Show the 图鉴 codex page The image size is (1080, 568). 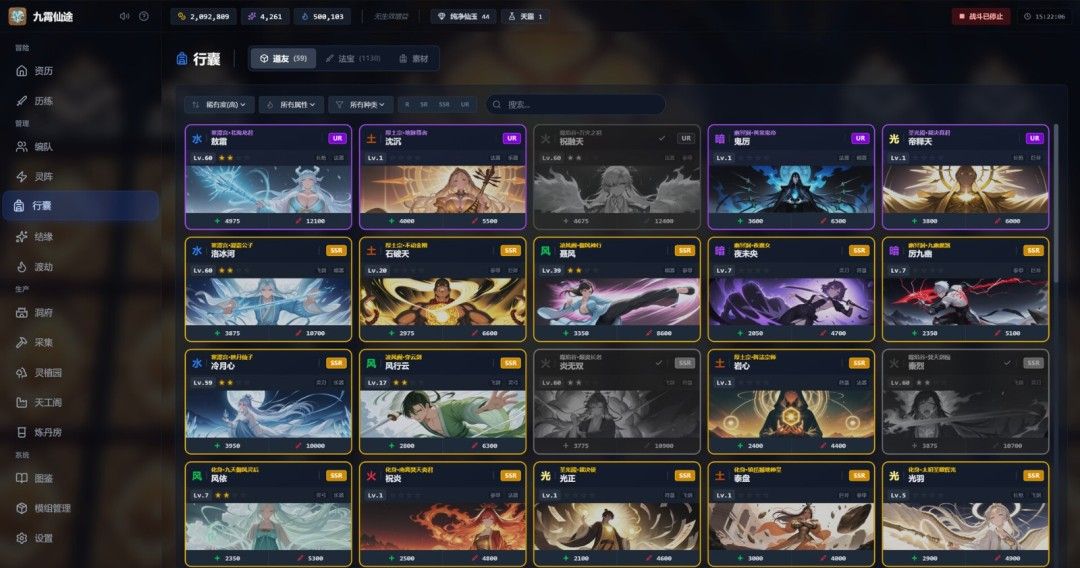tap(43, 478)
